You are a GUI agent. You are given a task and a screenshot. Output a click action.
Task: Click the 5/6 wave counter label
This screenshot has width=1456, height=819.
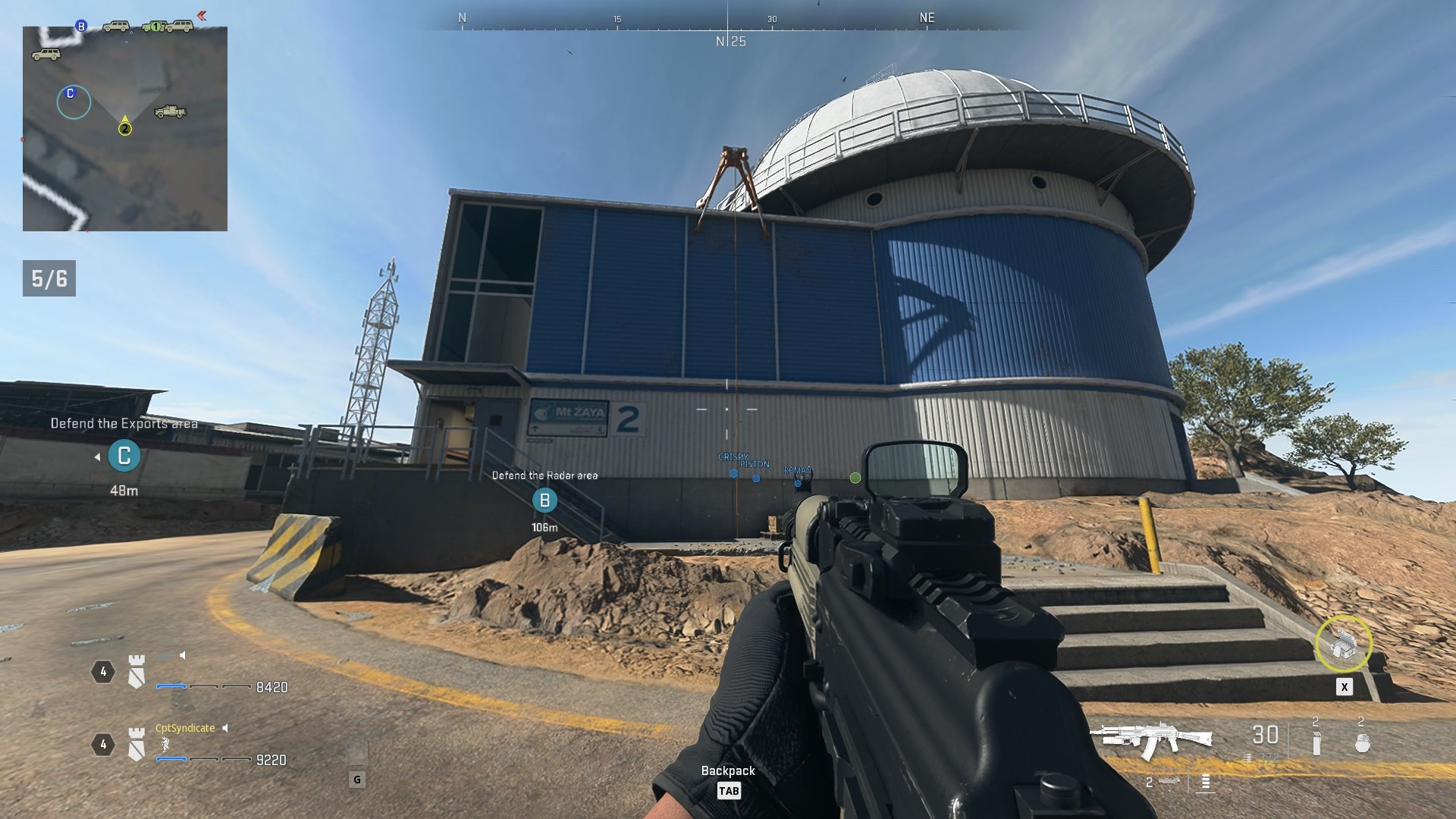click(49, 277)
